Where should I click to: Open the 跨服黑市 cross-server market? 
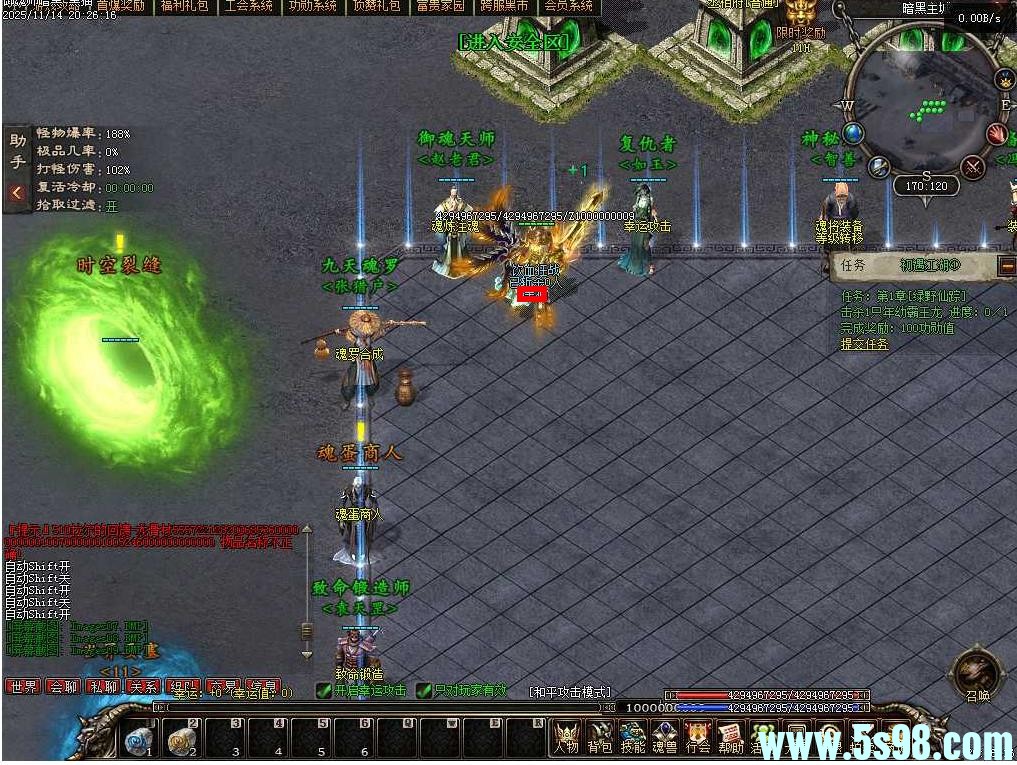504,6
